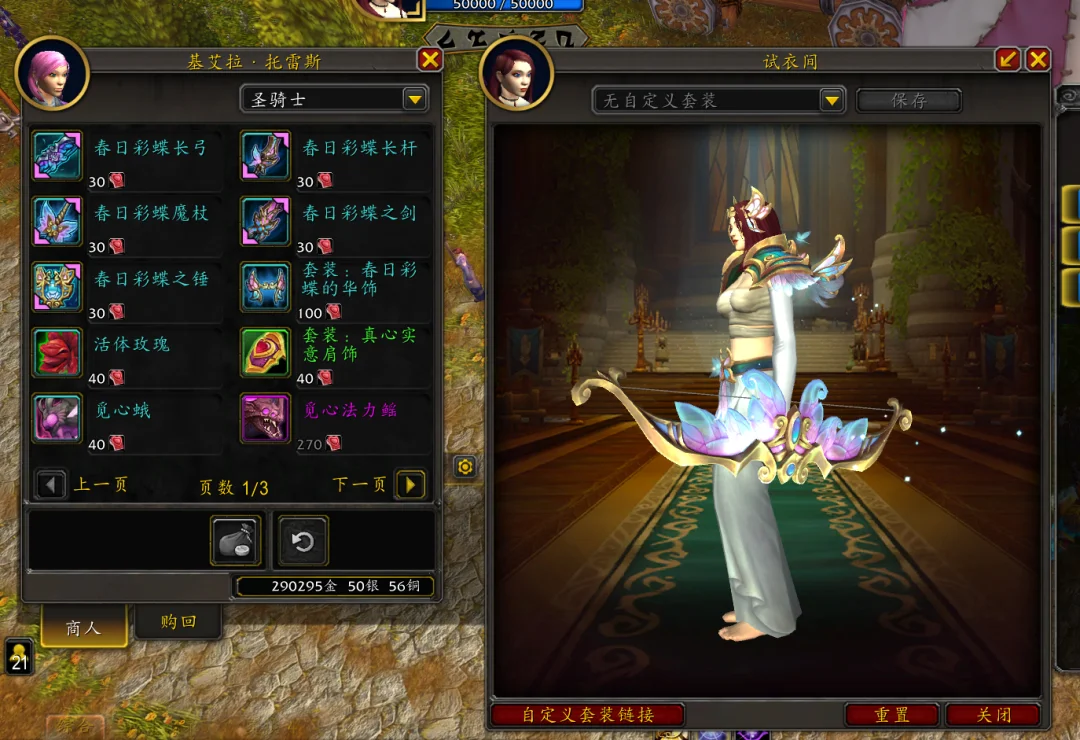The width and height of the screenshot is (1080, 740).
Task: Close the dressing room window
Action: (x=1038, y=60)
